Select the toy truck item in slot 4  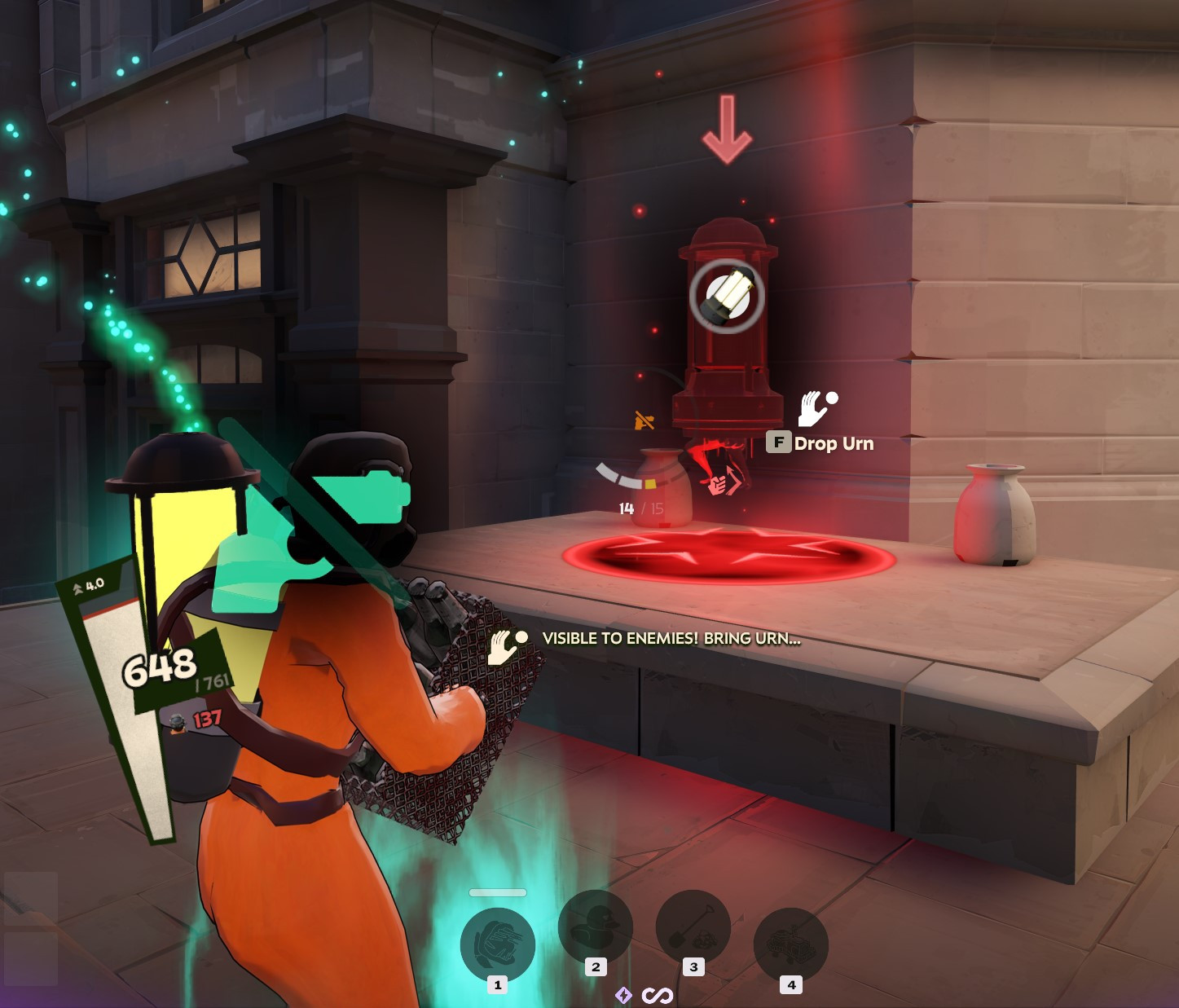(x=790, y=943)
